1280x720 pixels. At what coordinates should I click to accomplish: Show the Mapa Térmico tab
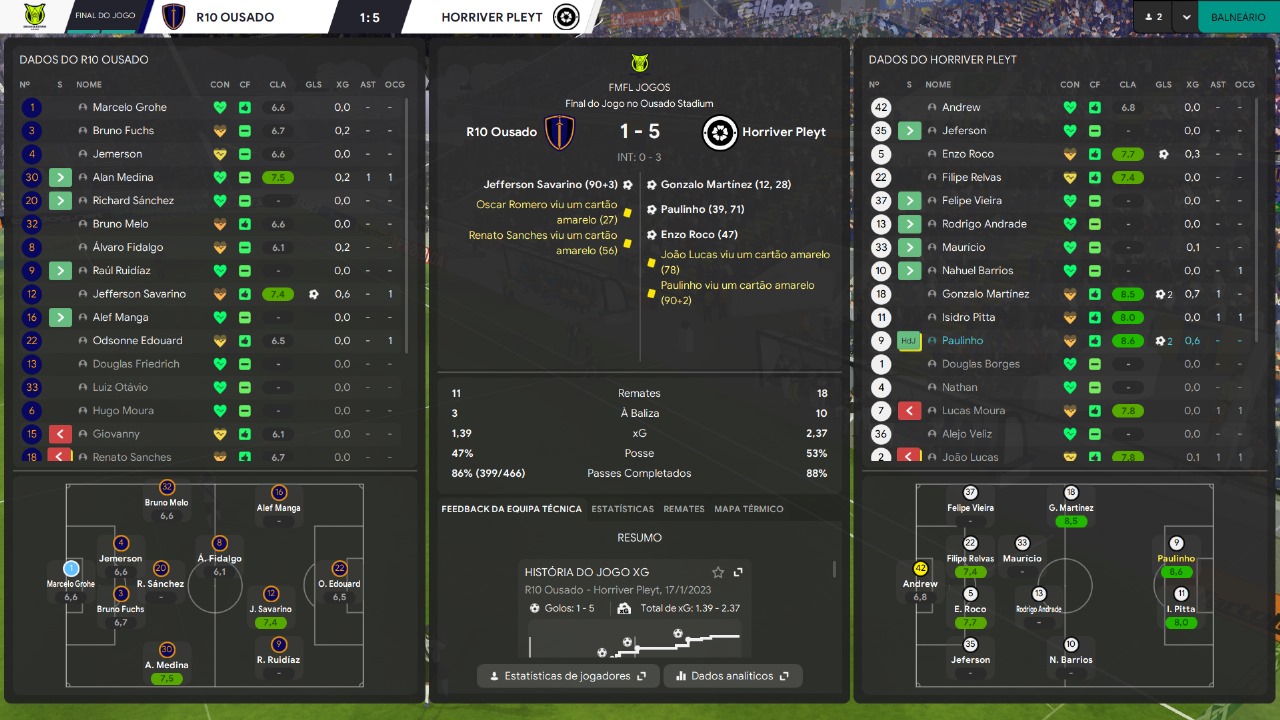[x=749, y=509]
